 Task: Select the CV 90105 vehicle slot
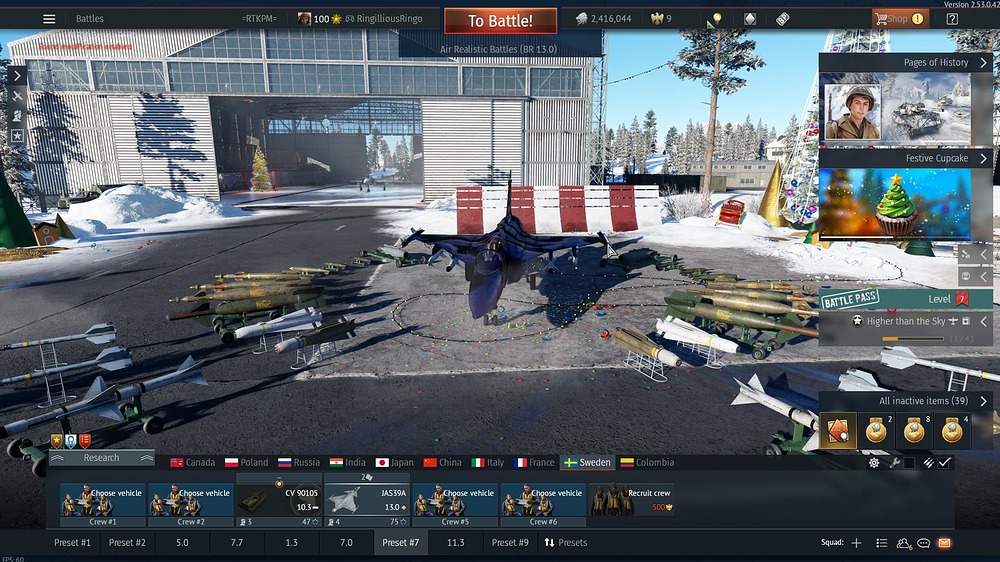(x=278, y=505)
